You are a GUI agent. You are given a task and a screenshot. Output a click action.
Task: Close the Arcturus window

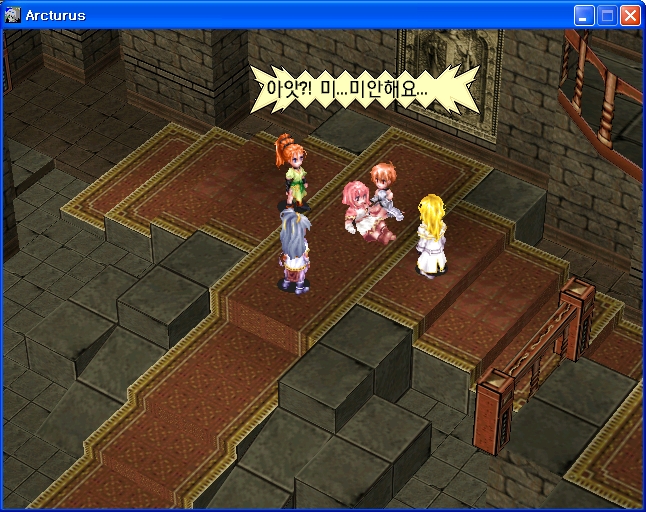(x=630, y=15)
